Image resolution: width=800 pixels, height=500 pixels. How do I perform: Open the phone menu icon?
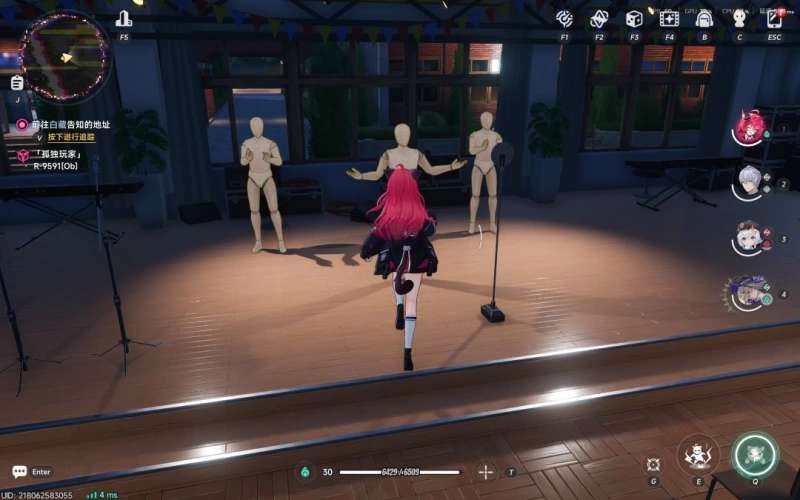click(775, 19)
